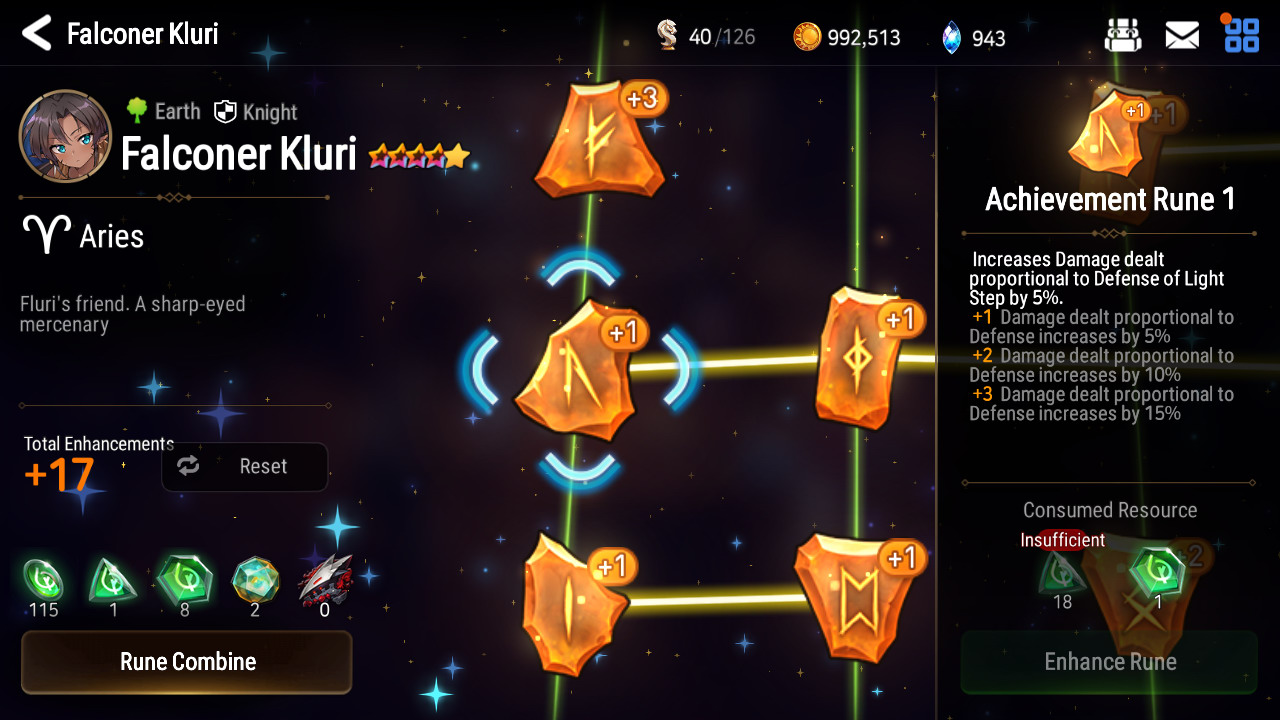Screen dimensions: 1280x720
Task: Tap the Enhance Rune button
Action: [x=1109, y=662]
